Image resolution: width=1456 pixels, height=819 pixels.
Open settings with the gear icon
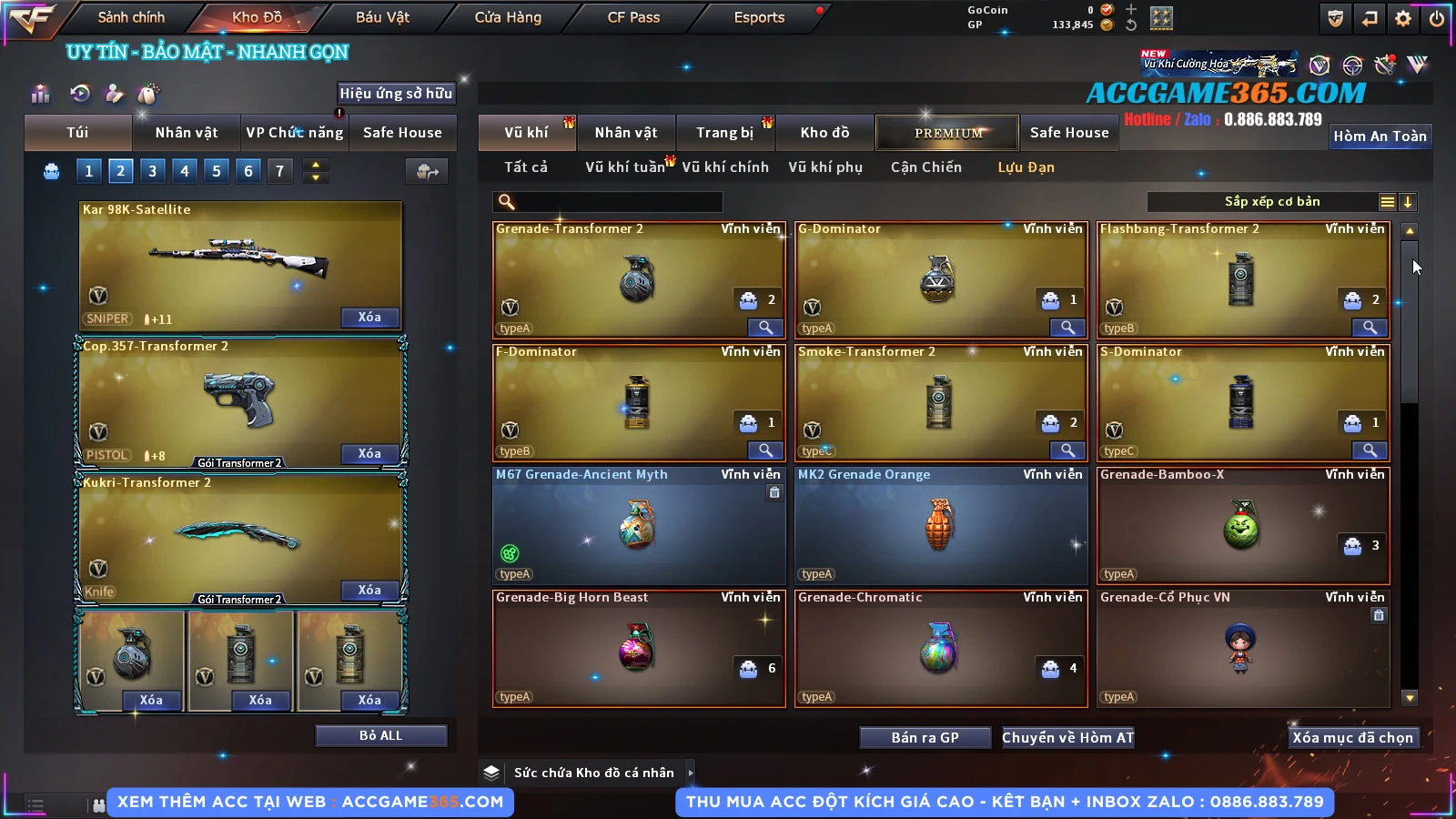1403,18
